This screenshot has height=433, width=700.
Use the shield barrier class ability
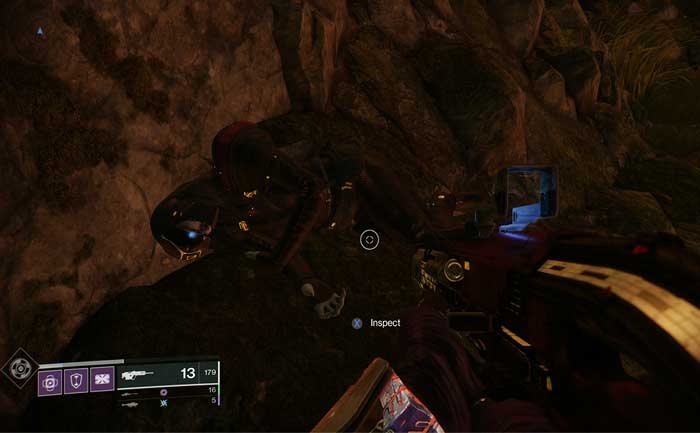point(76,380)
